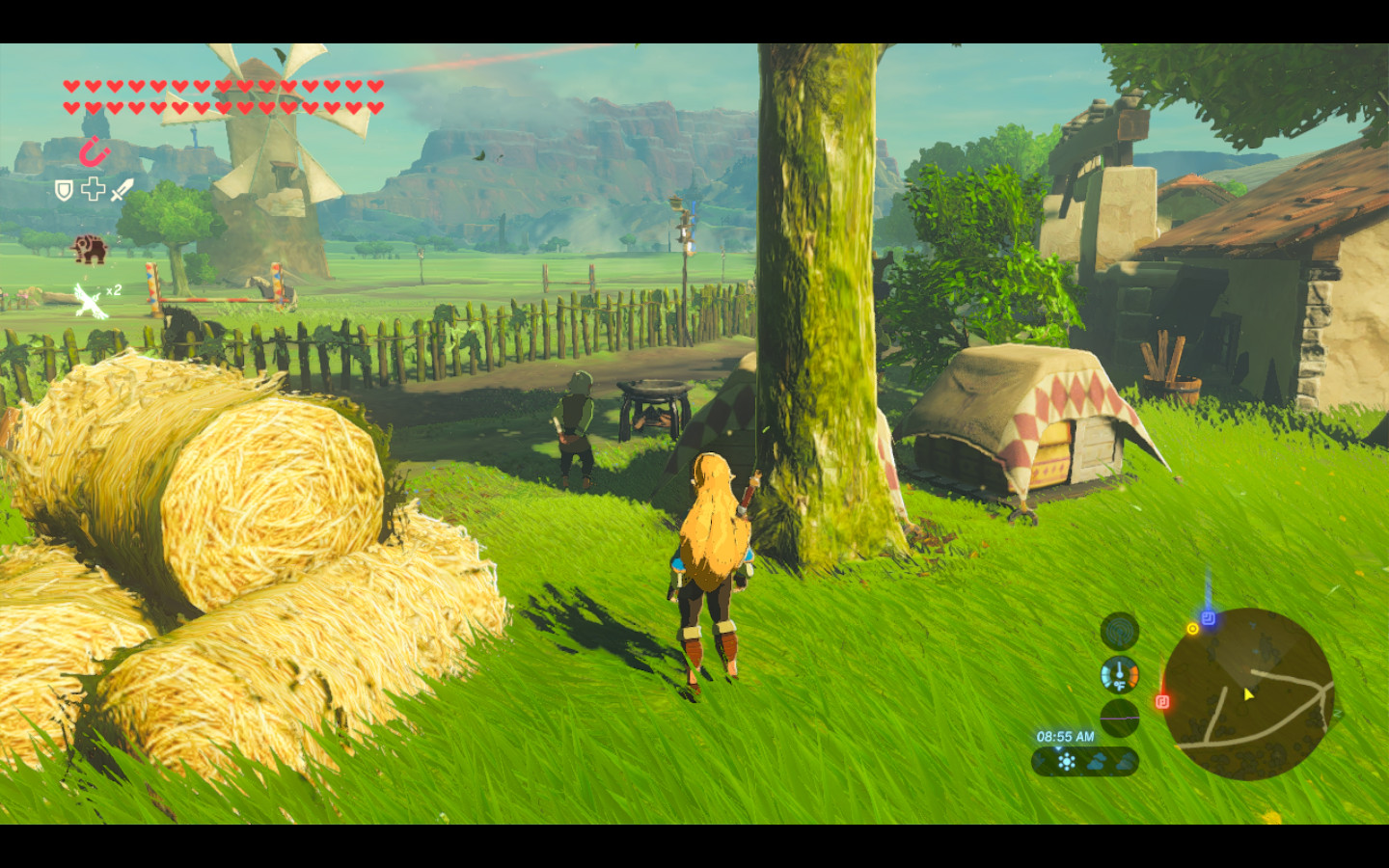
Task: Check the temperature gauge icon
Action: 1120,675
